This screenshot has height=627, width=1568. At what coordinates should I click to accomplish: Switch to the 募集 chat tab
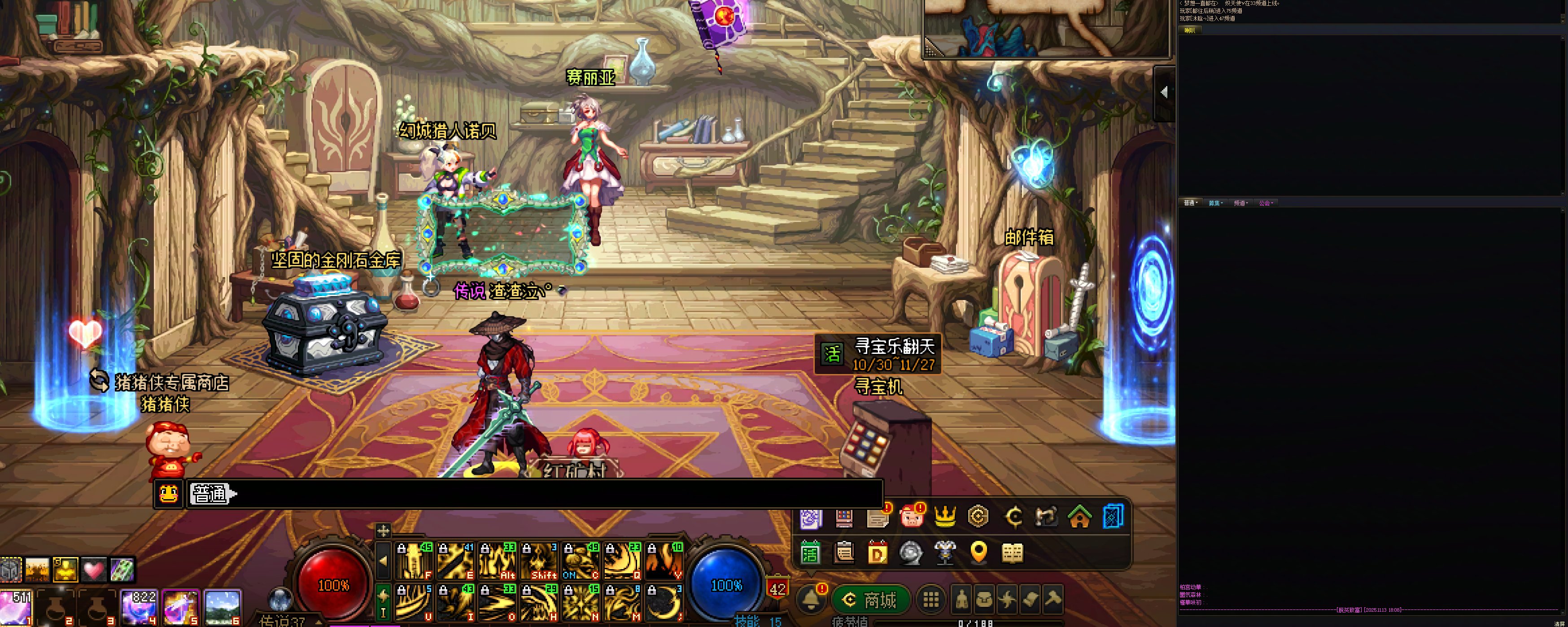[x=1215, y=203]
